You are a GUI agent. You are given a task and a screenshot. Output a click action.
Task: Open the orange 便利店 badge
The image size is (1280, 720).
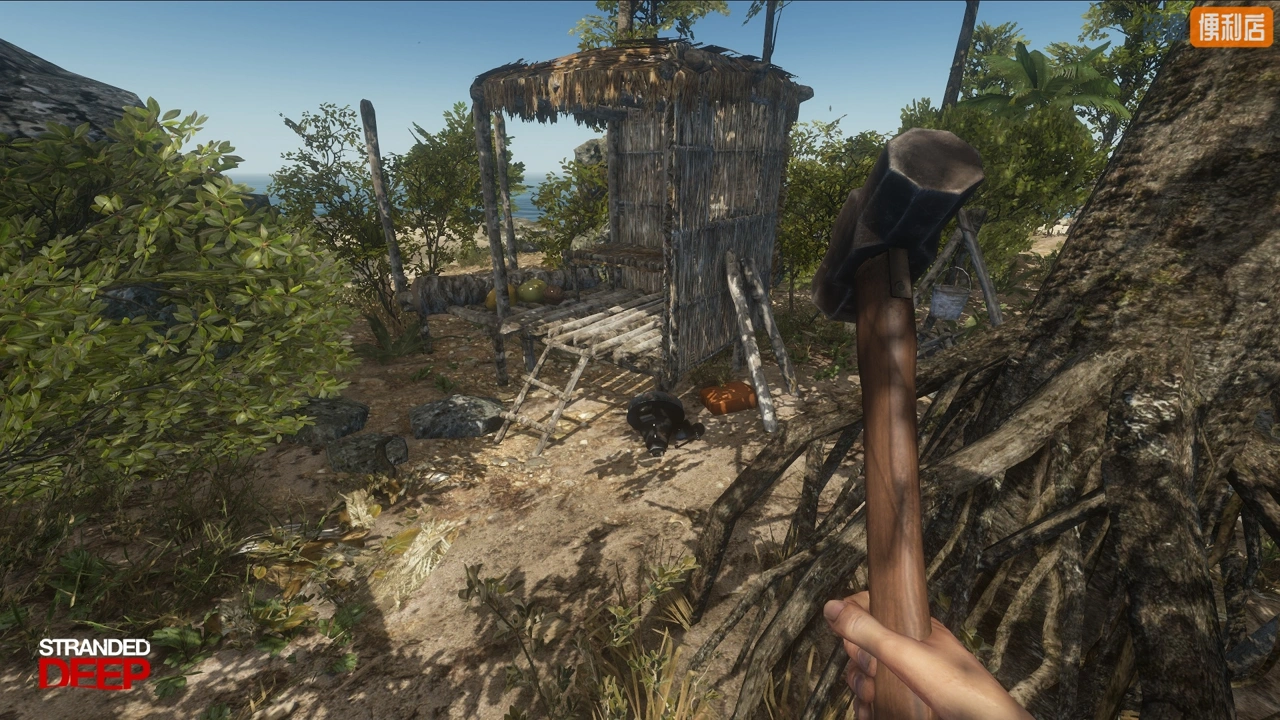click(1231, 27)
